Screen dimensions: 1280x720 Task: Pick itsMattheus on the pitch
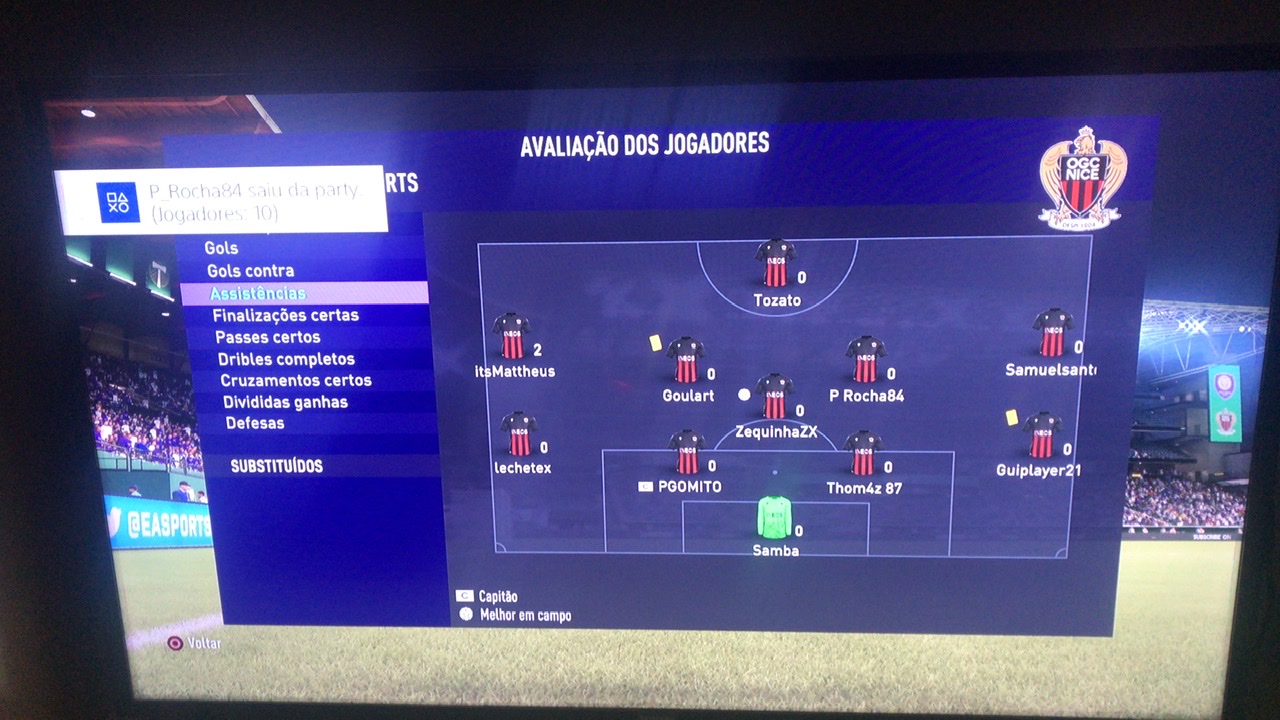[x=511, y=337]
